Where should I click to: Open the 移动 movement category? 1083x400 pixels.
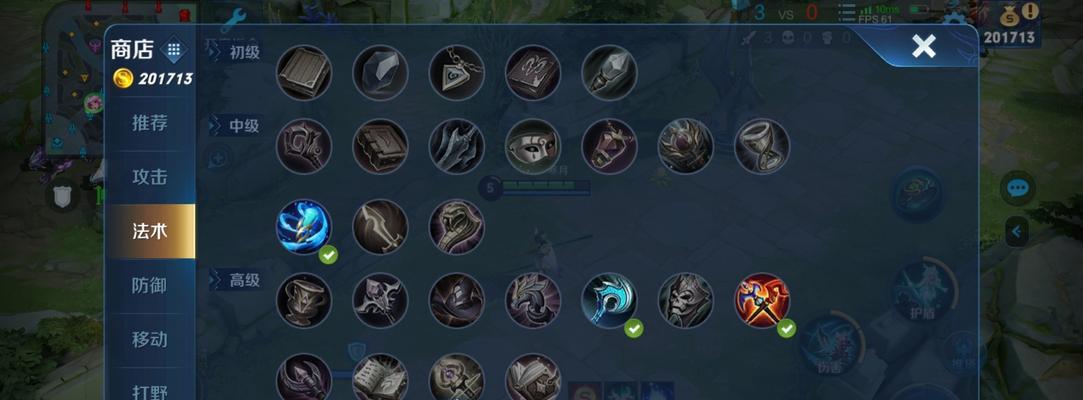150,339
